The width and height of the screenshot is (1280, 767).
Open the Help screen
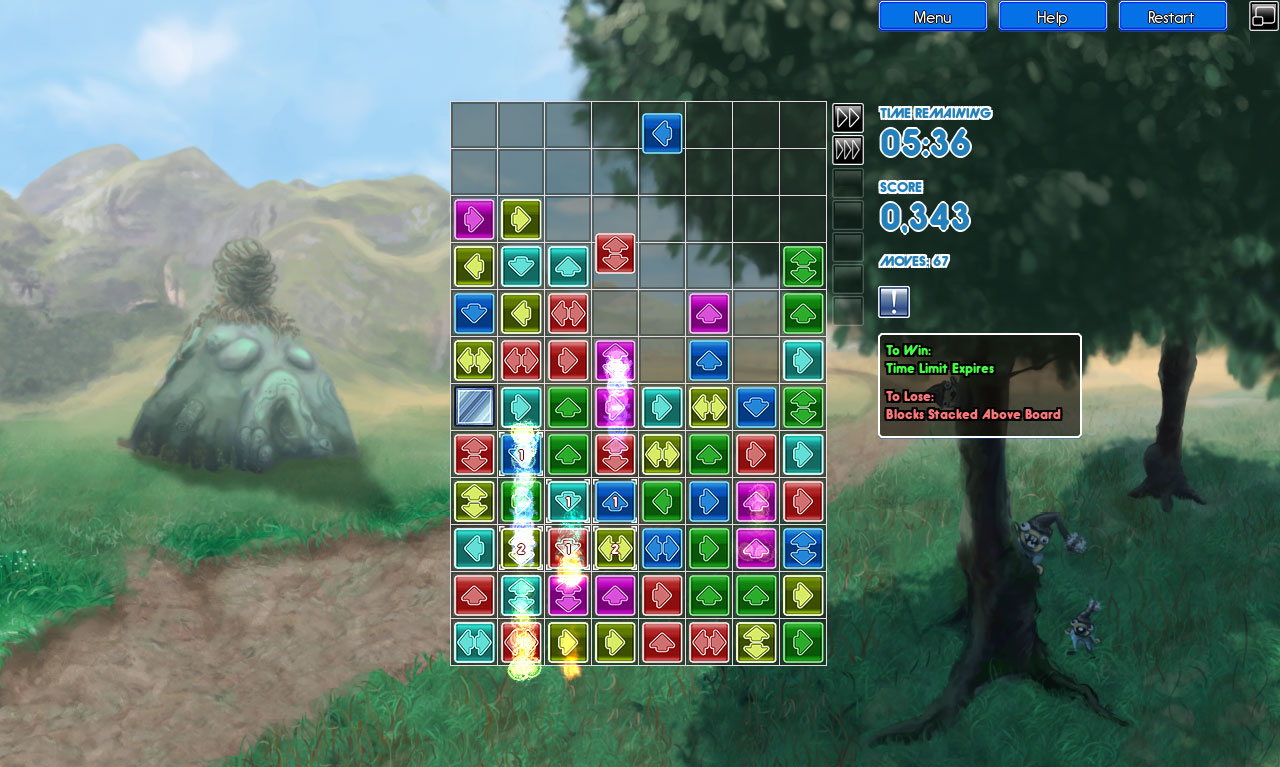(x=1052, y=16)
